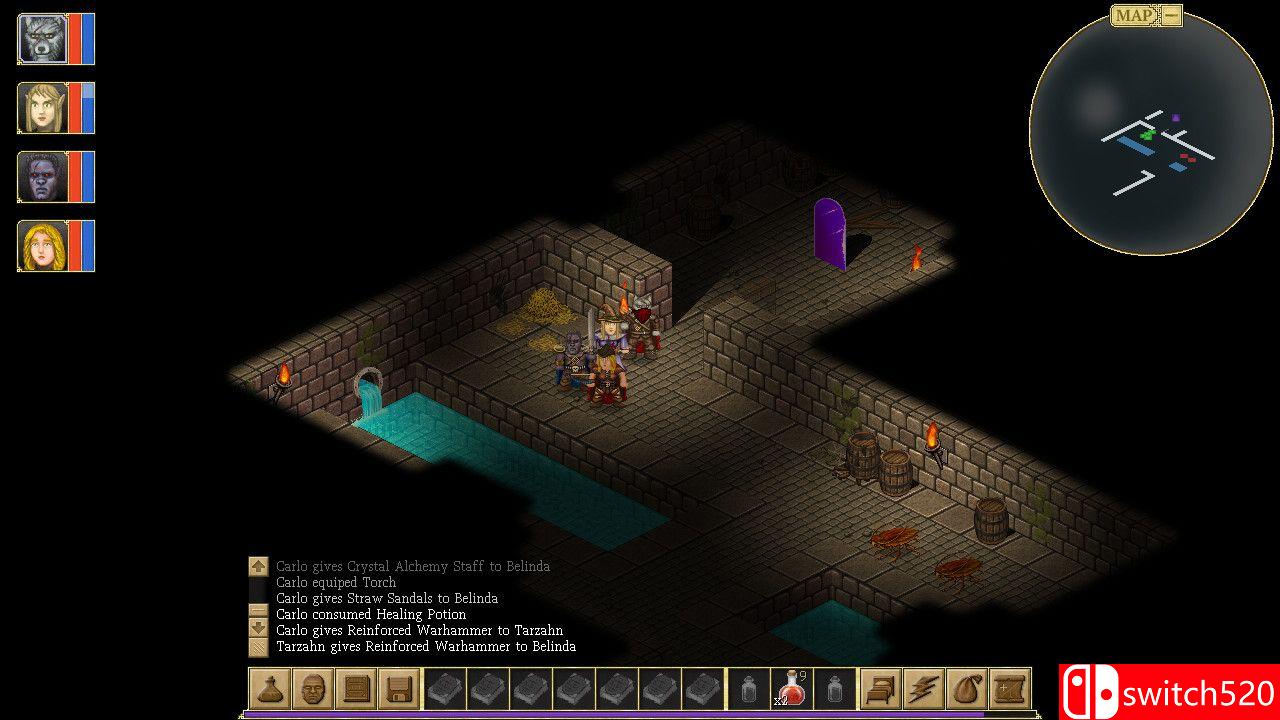Viewport: 1280px width, 720px height.
Task: Open the MAP button above the minimap
Action: tap(1134, 15)
